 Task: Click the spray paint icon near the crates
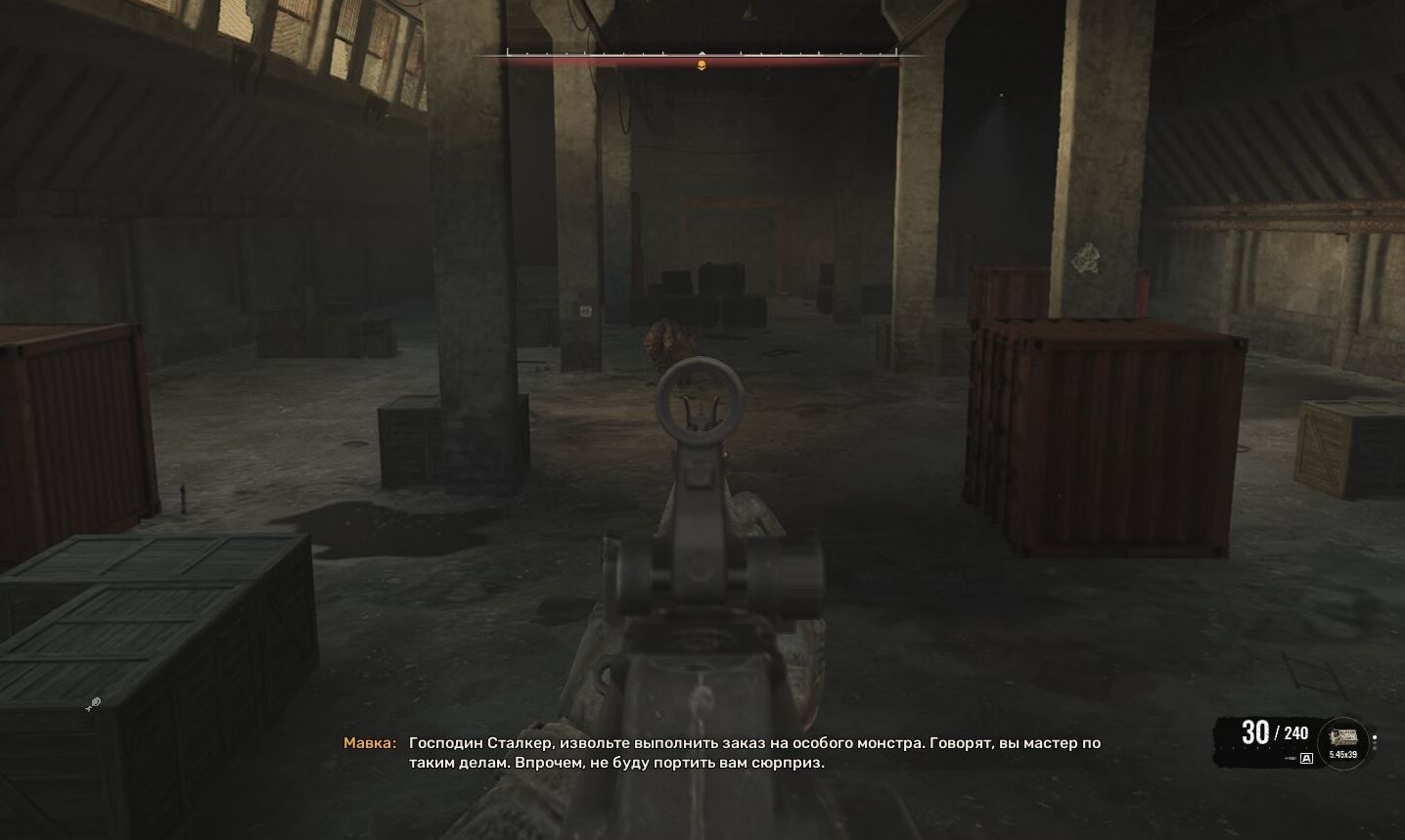click(94, 702)
